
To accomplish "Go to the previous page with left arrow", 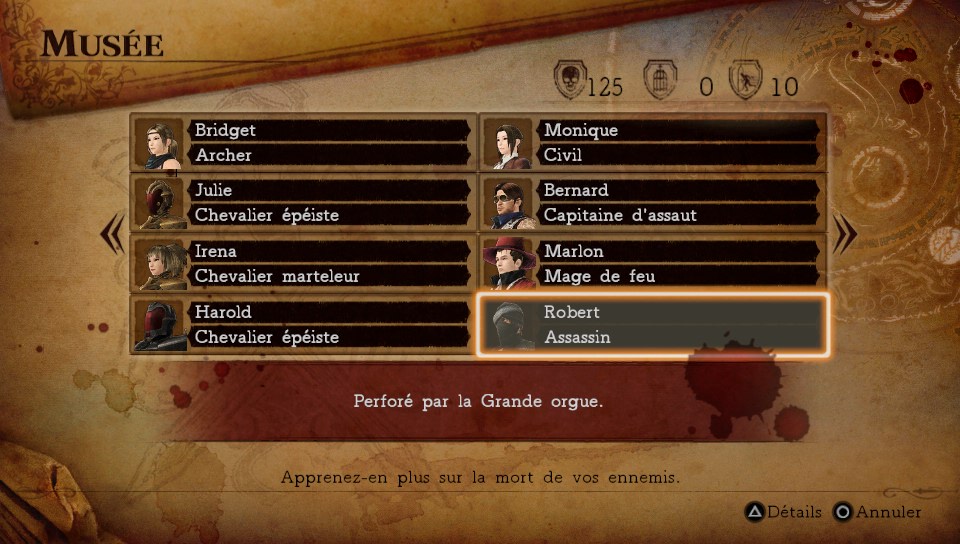I will (112, 235).
